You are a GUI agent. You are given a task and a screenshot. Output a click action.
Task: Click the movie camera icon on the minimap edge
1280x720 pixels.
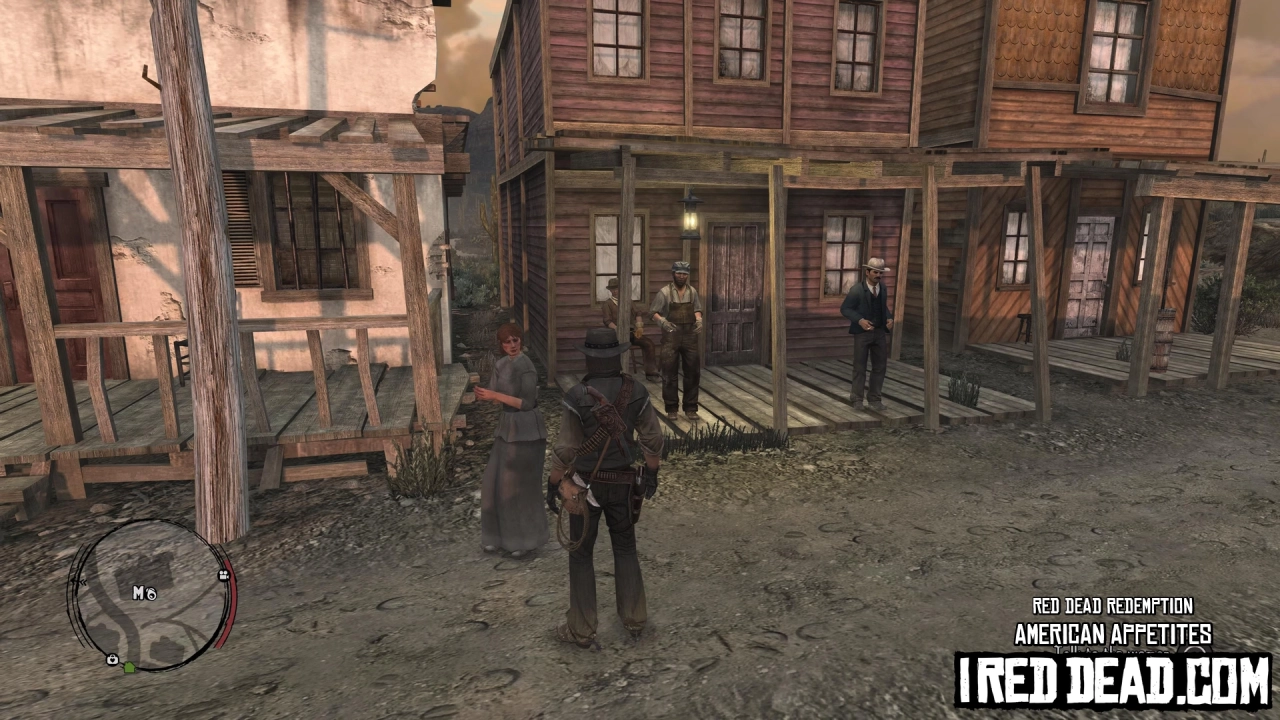tap(224, 575)
